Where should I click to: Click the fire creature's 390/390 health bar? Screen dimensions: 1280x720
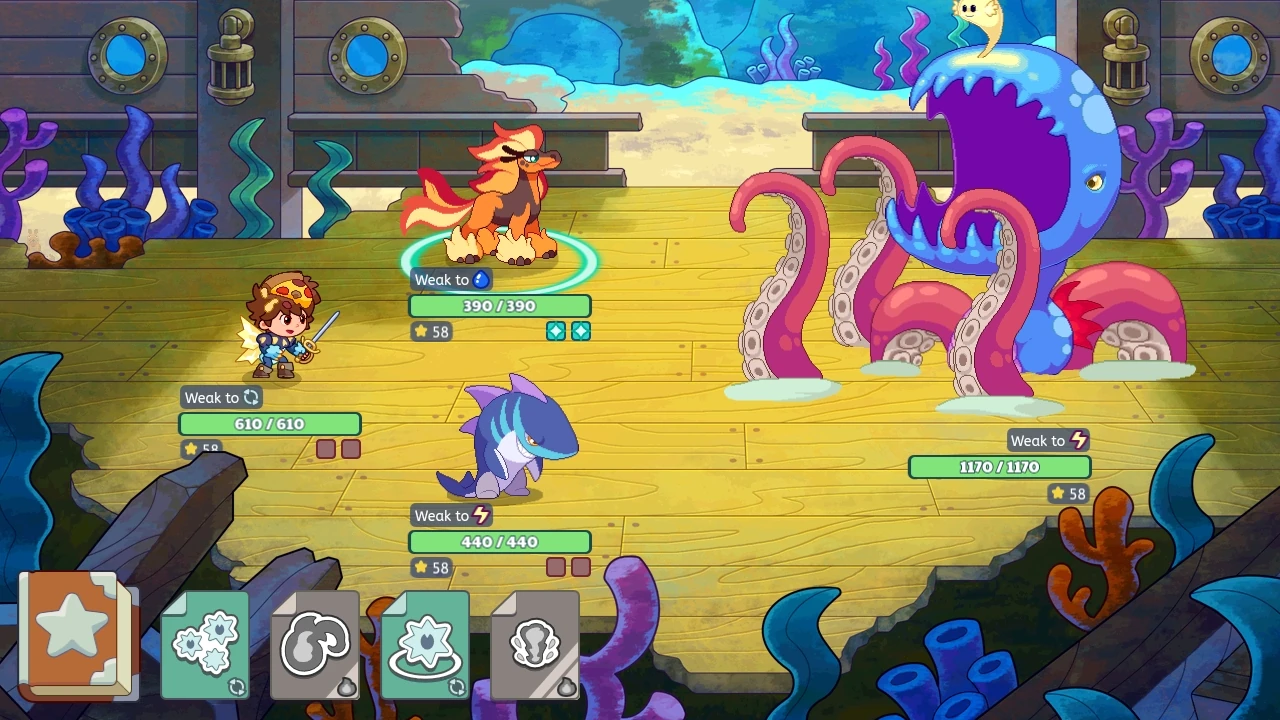coord(500,306)
